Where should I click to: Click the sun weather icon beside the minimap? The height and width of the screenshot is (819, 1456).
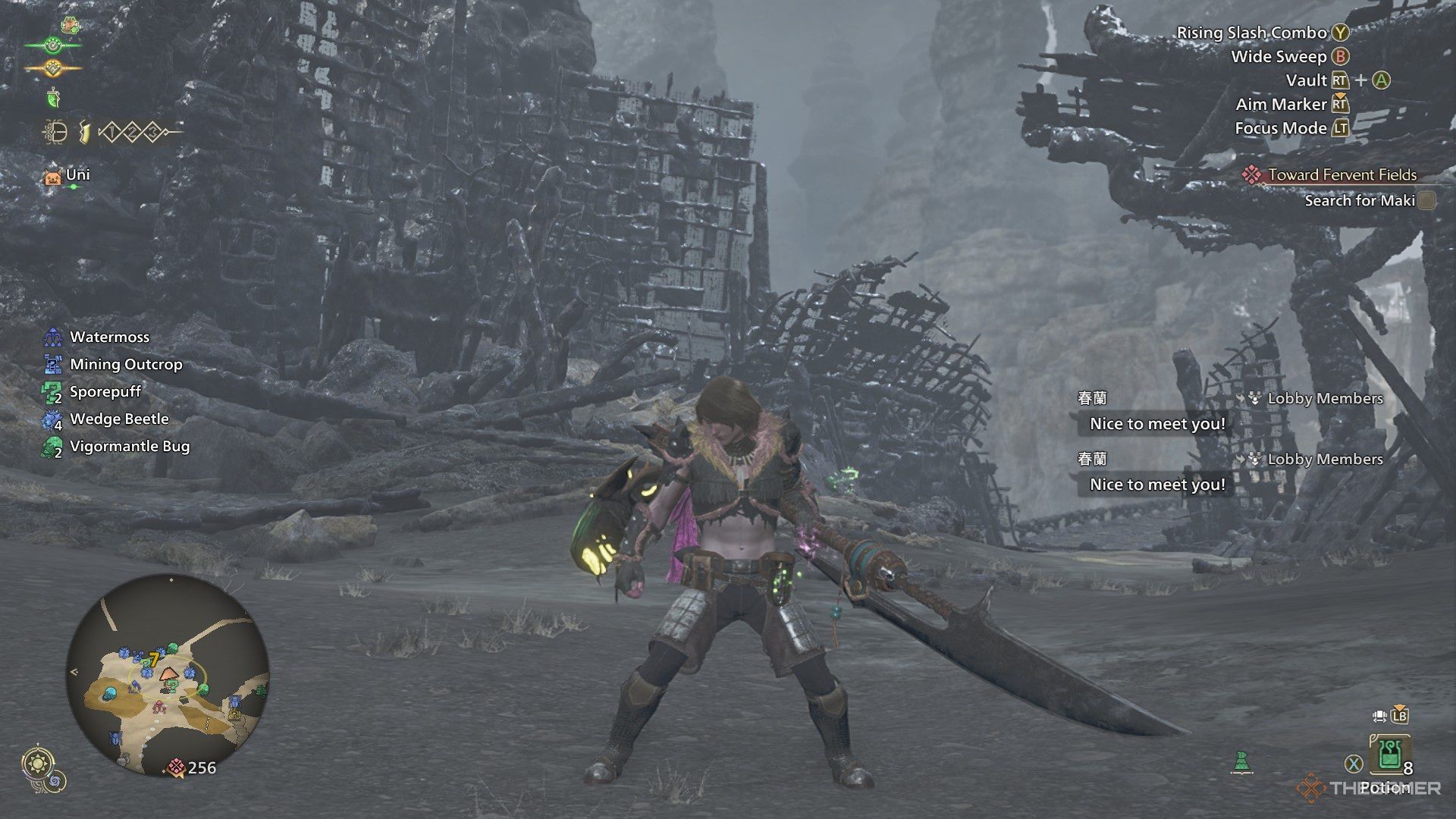click(36, 762)
